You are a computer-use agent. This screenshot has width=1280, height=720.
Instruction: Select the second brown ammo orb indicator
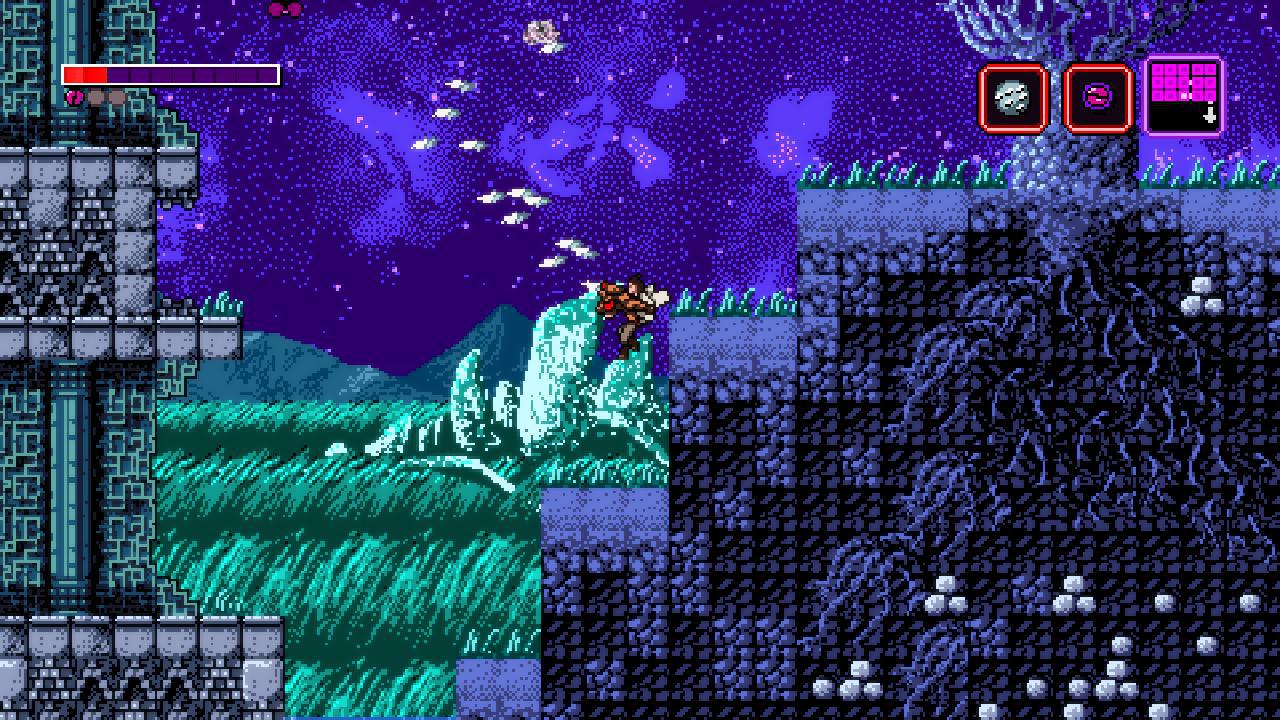point(118,96)
